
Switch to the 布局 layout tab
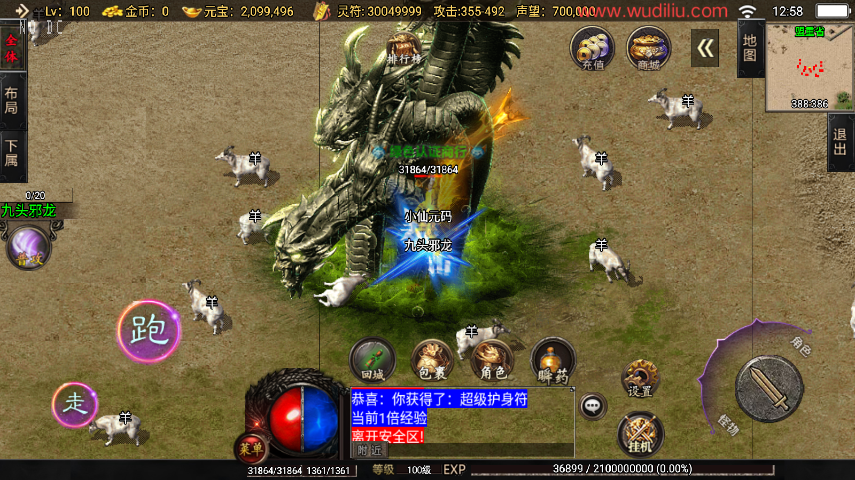click(12, 100)
